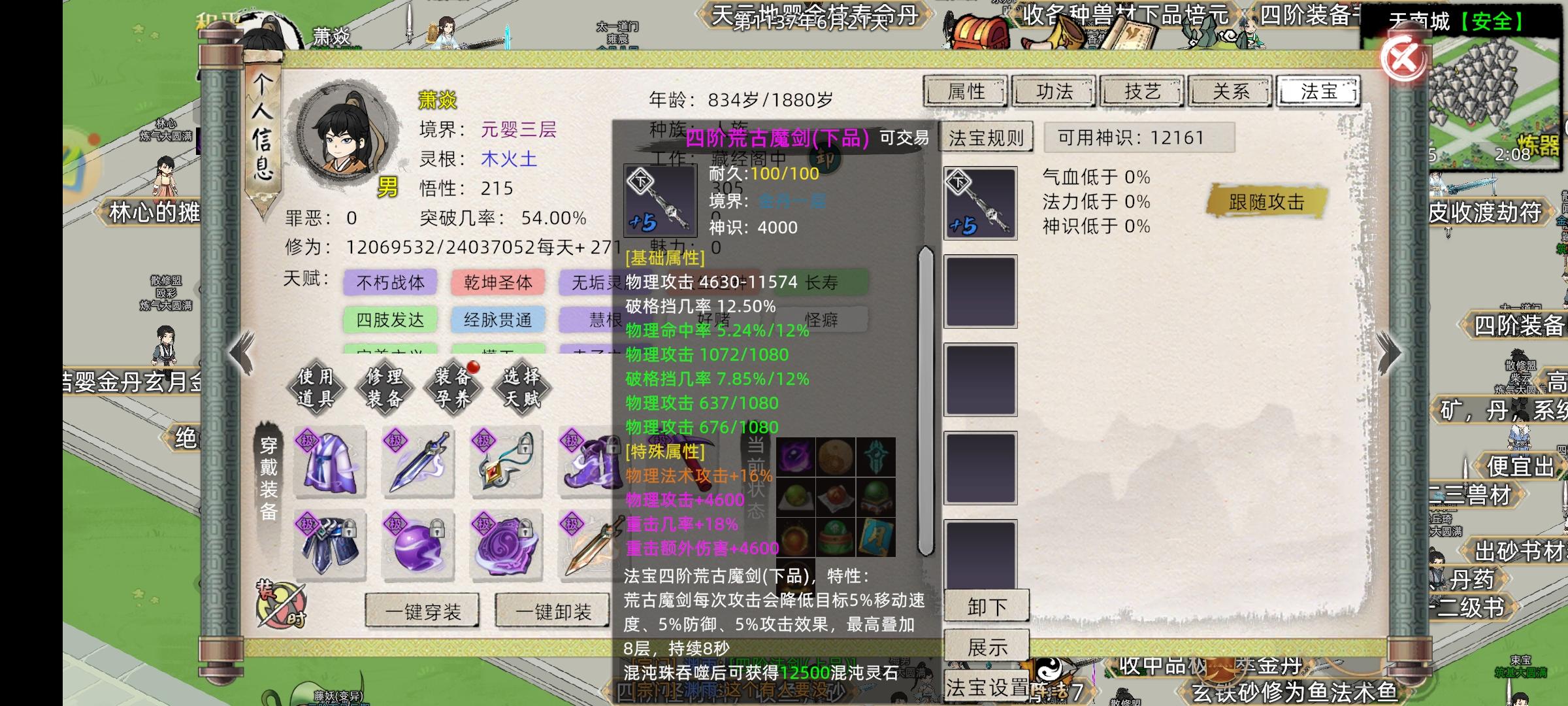The image size is (1568, 706).
Task: Open the 功法 tab
Action: coord(1054,92)
